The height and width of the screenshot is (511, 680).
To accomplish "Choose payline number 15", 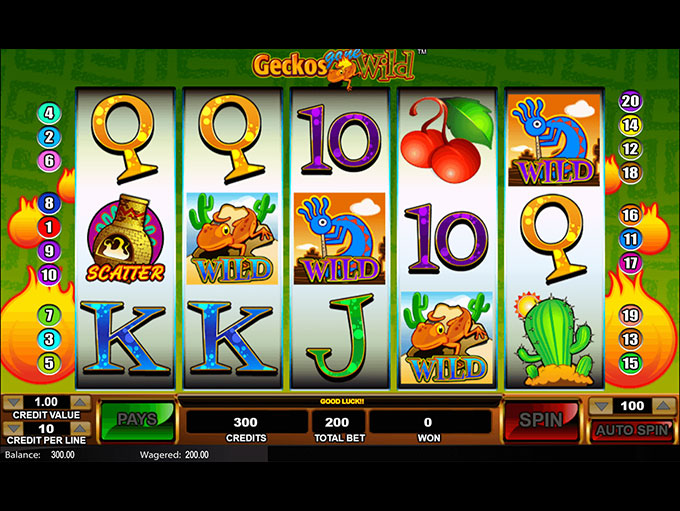I will coord(630,362).
